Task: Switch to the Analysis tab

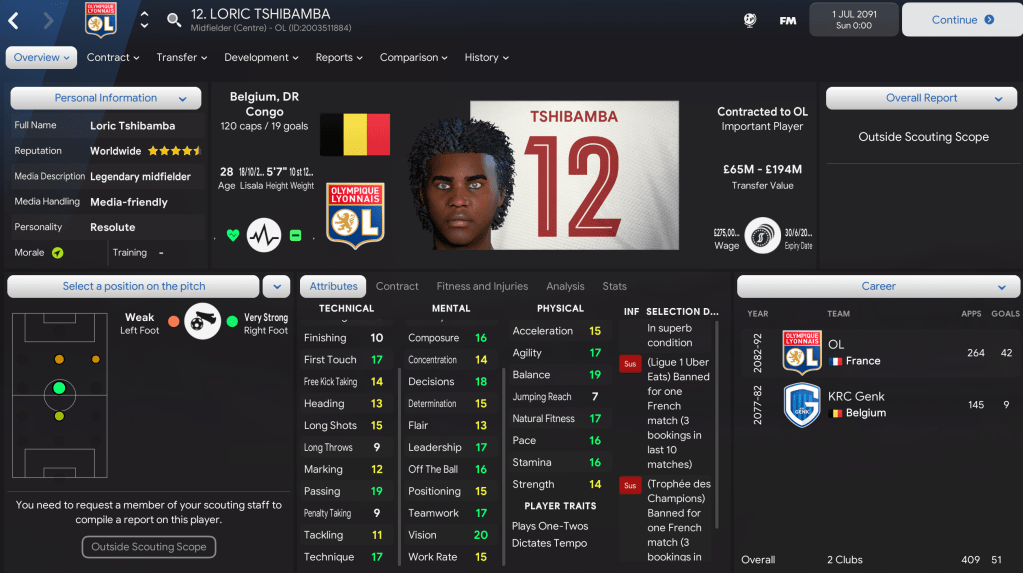Action: point(565,287)
